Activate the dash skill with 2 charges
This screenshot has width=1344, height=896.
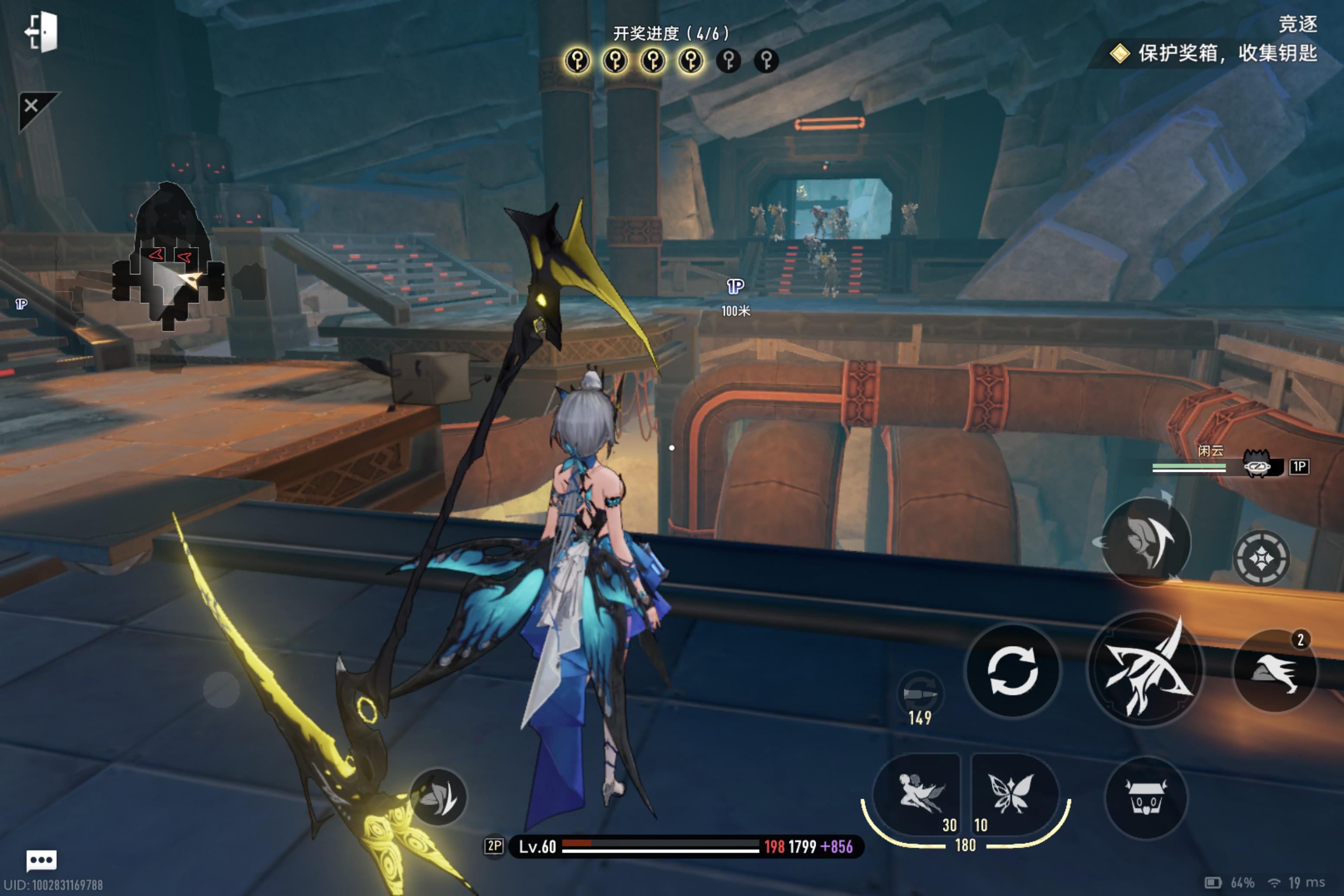(1275, 671)
